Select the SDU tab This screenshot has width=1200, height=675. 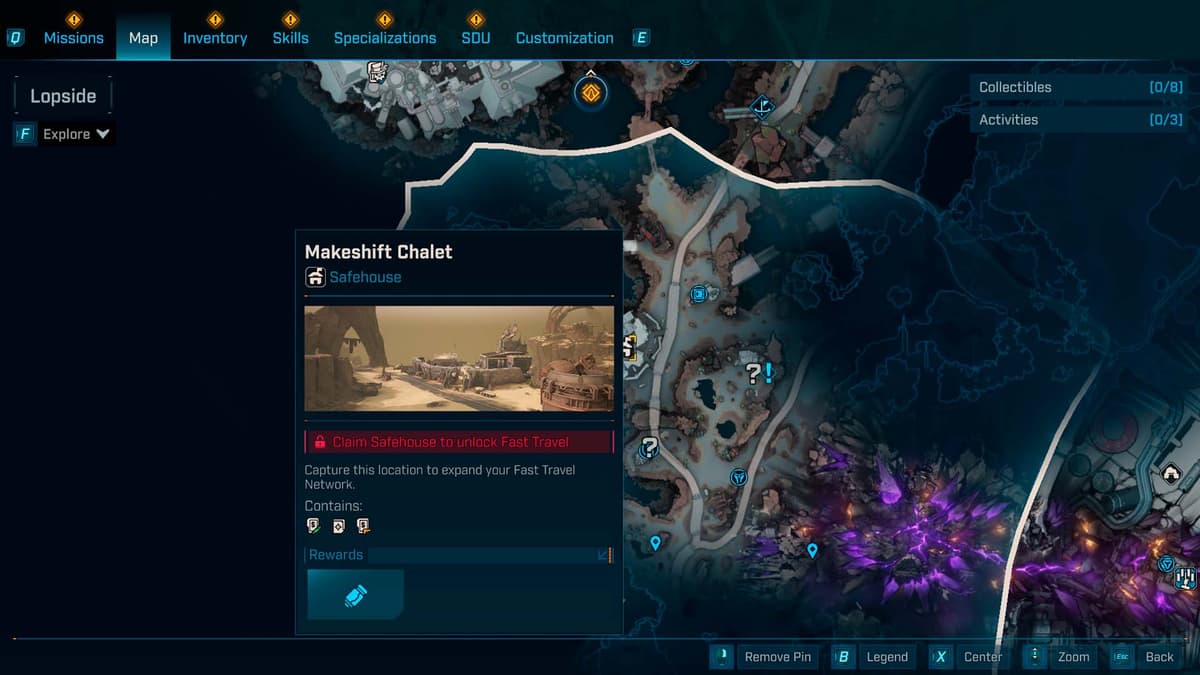coord(476,38)
